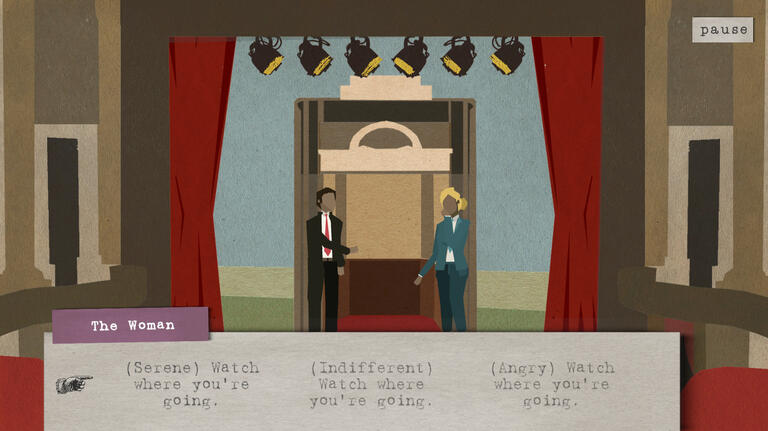Viewport: 768px width, 431px height.
Task: Pick the (Angry) dialogue reply
Action: click(552, 384)
